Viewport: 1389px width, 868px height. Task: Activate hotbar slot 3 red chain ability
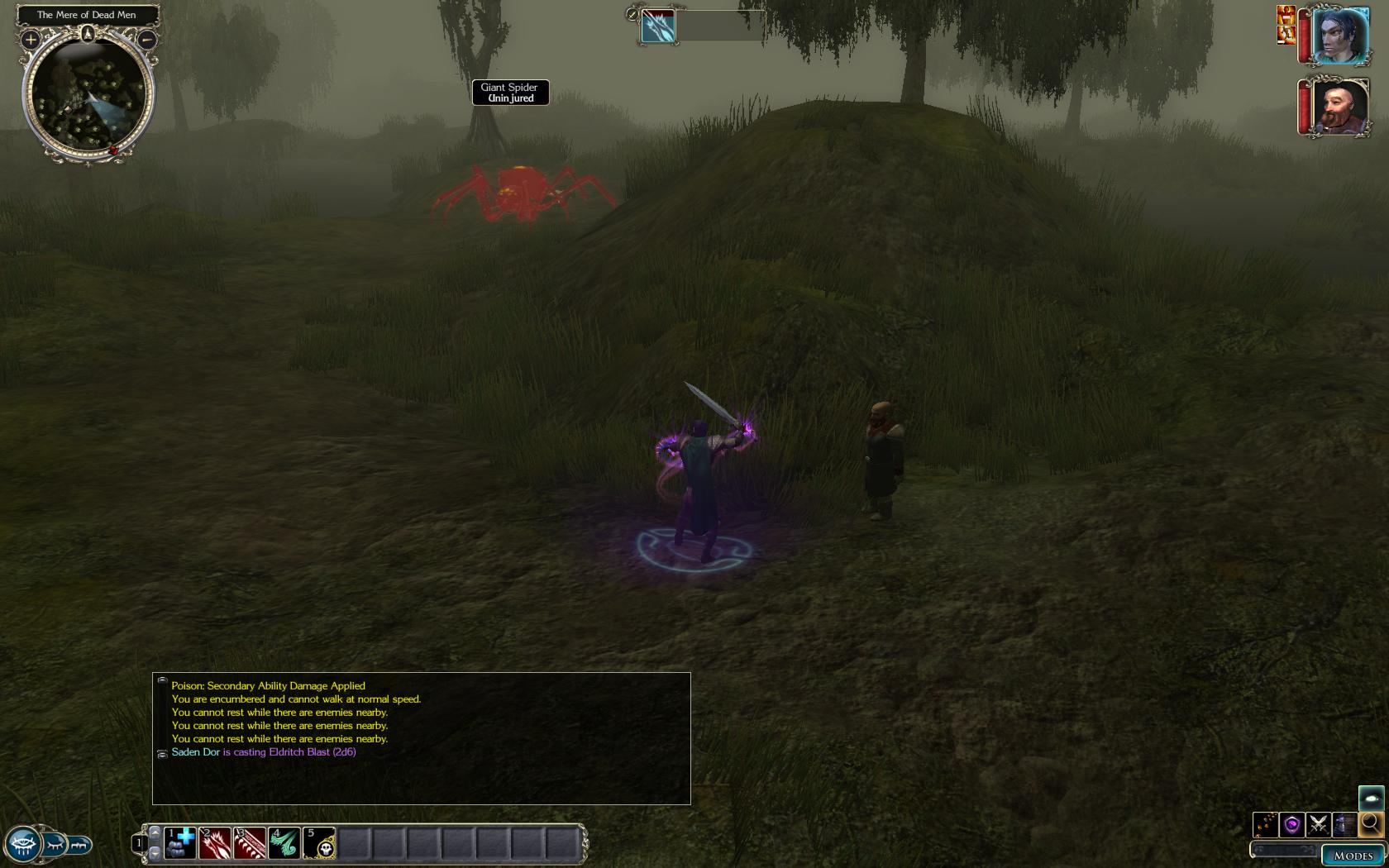pyautogui.click(x=250, y=843)
